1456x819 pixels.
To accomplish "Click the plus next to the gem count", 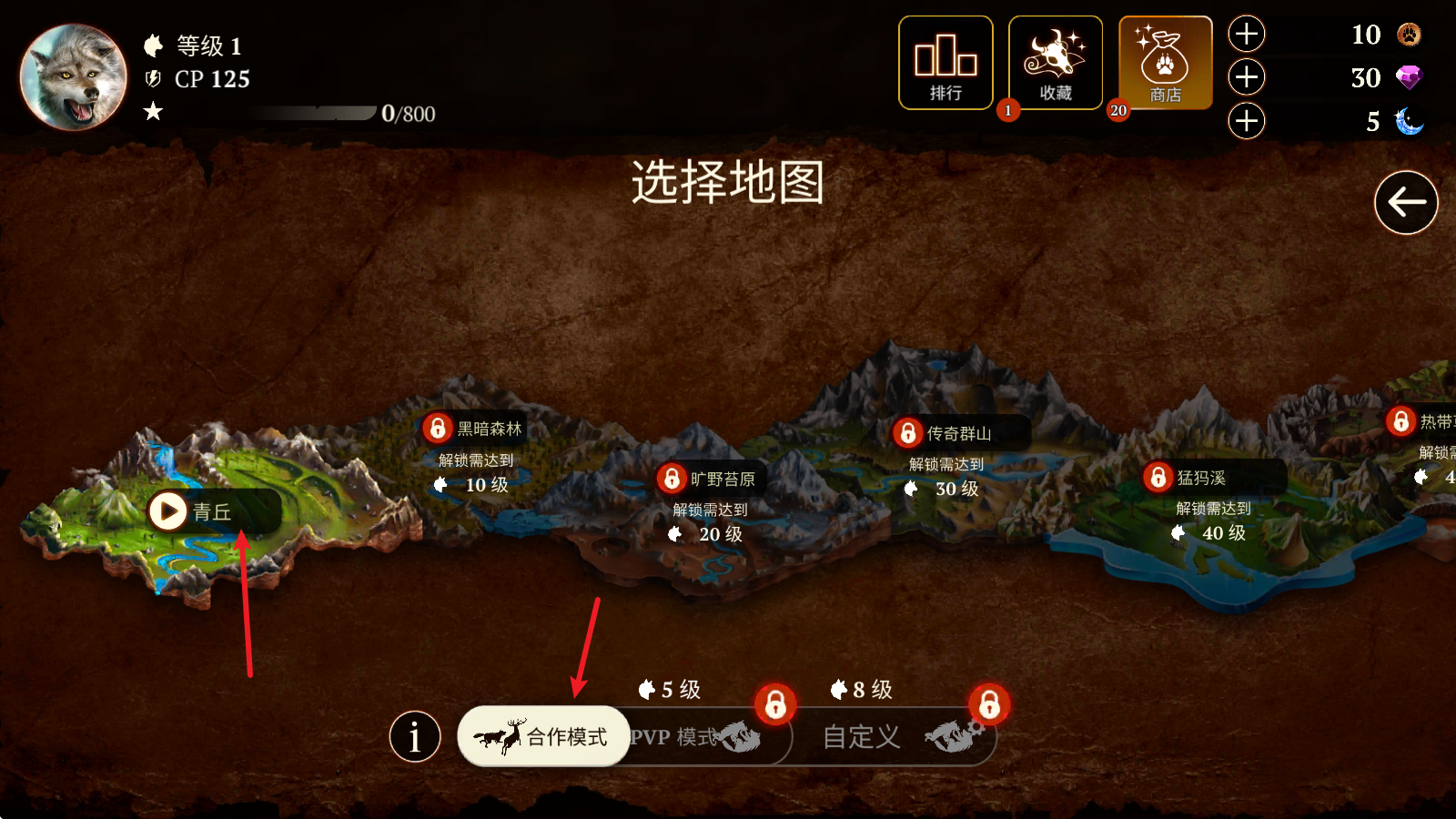I will 1247,77.
